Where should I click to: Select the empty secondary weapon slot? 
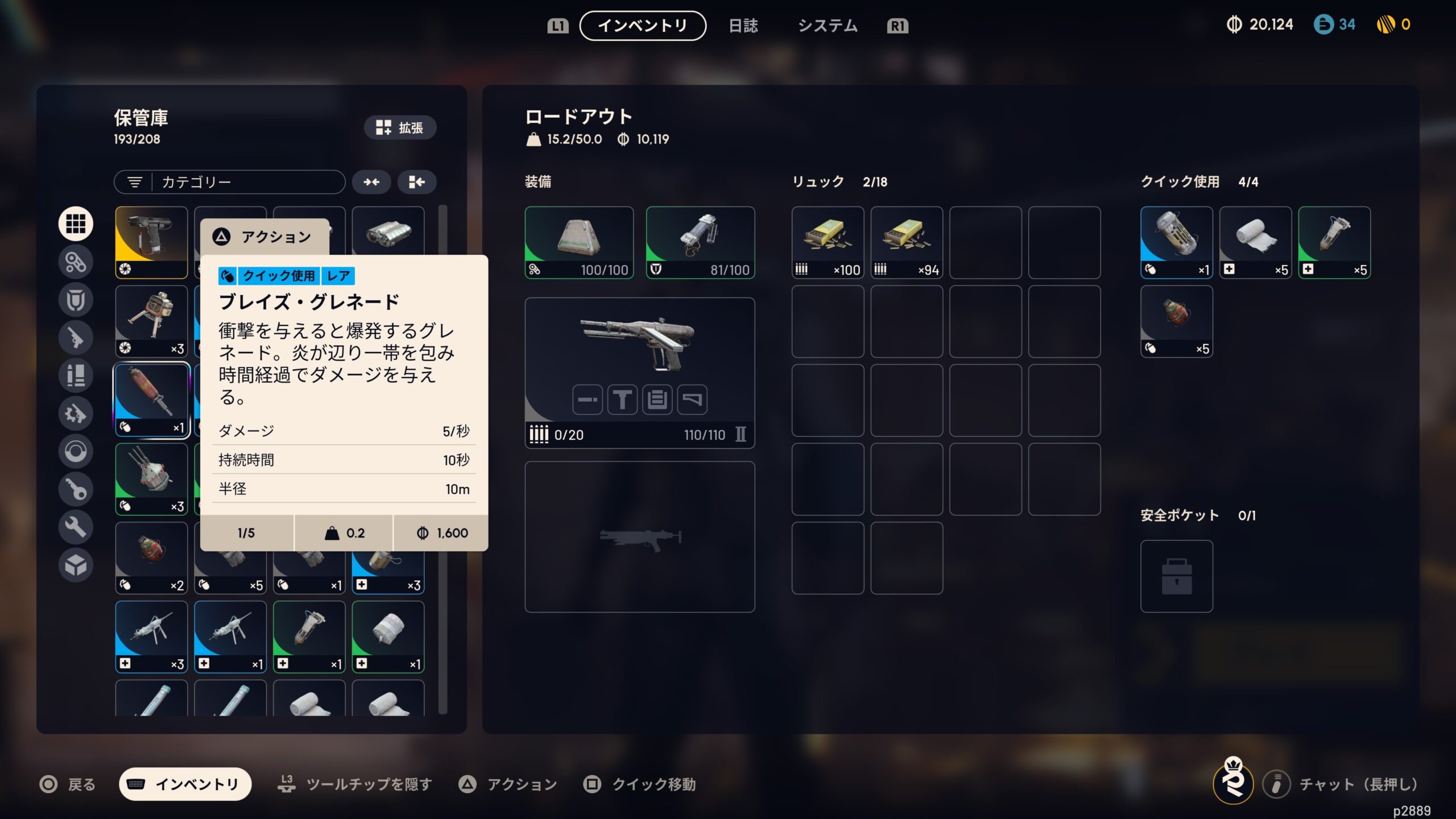point(639,536)
